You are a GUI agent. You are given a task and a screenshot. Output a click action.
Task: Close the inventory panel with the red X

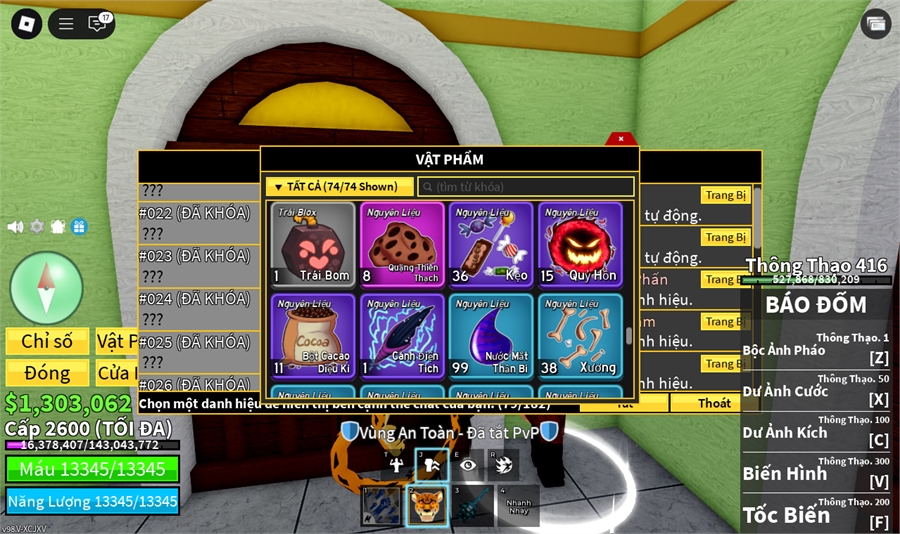pyautogui.click(x=621, y=139)
